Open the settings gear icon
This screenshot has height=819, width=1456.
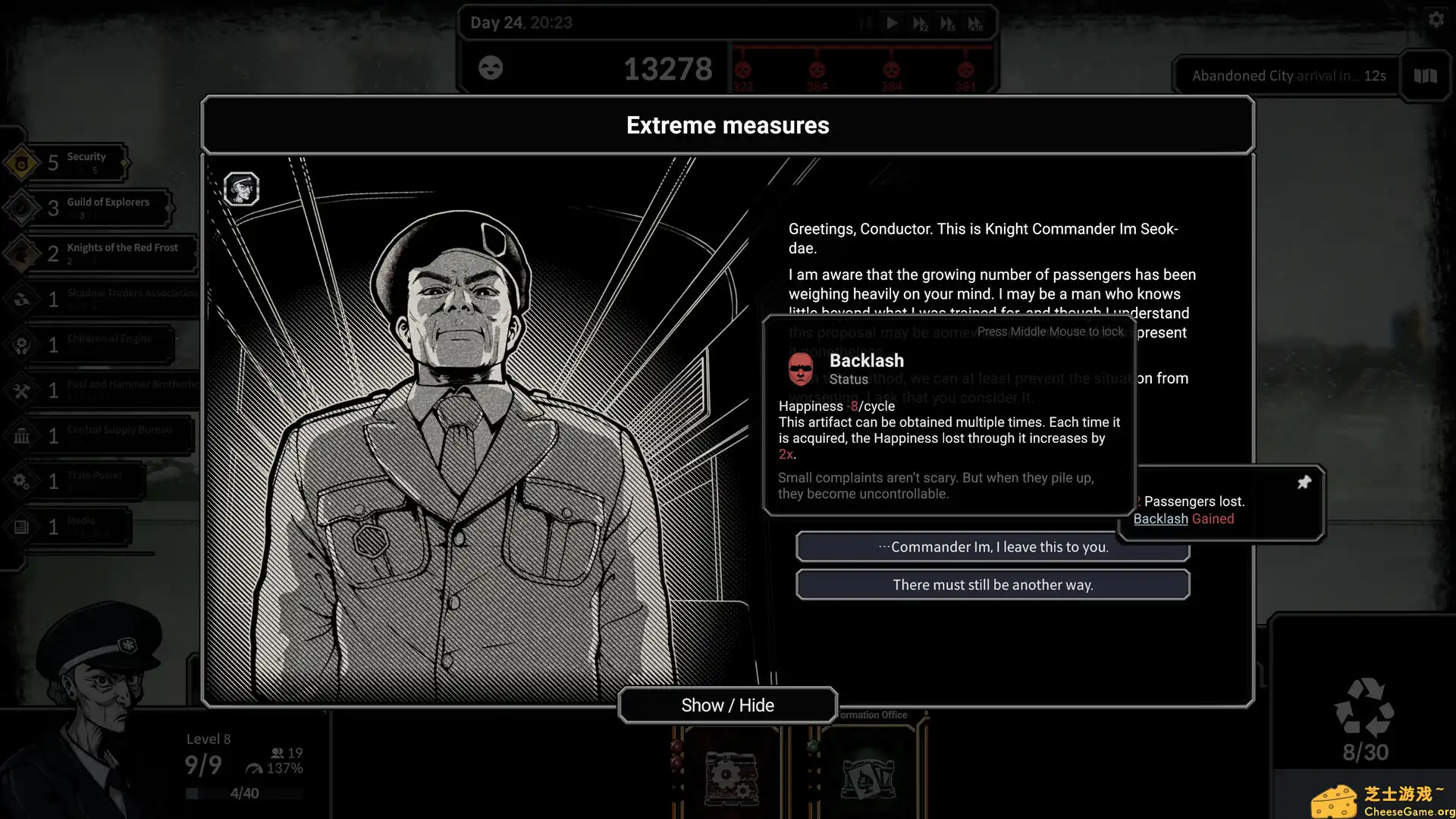[x=1436, y=20]
